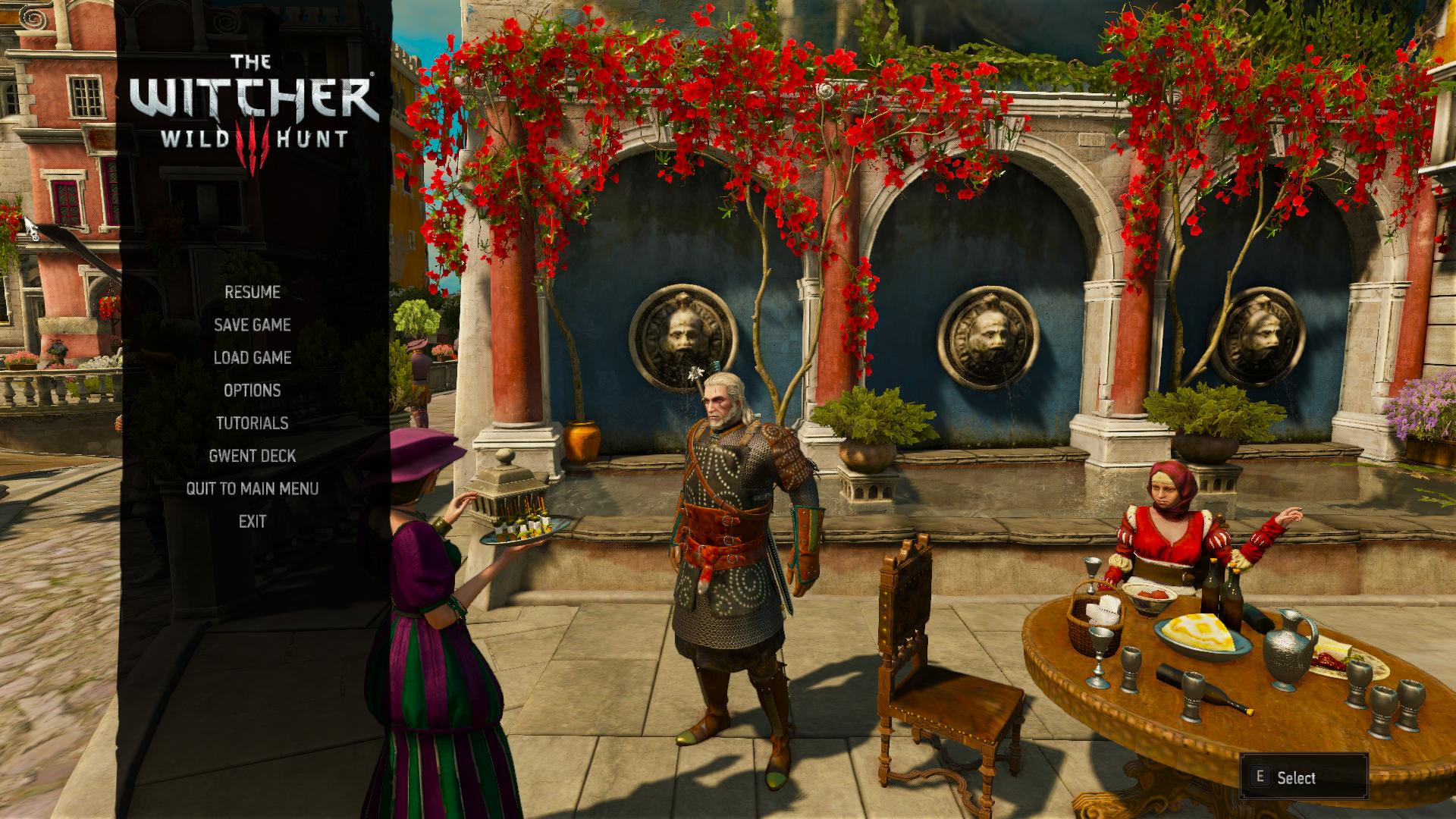Screen dimensions: 1456x819
Task: Select Quit to Main Menu
Action: point(253,488)
